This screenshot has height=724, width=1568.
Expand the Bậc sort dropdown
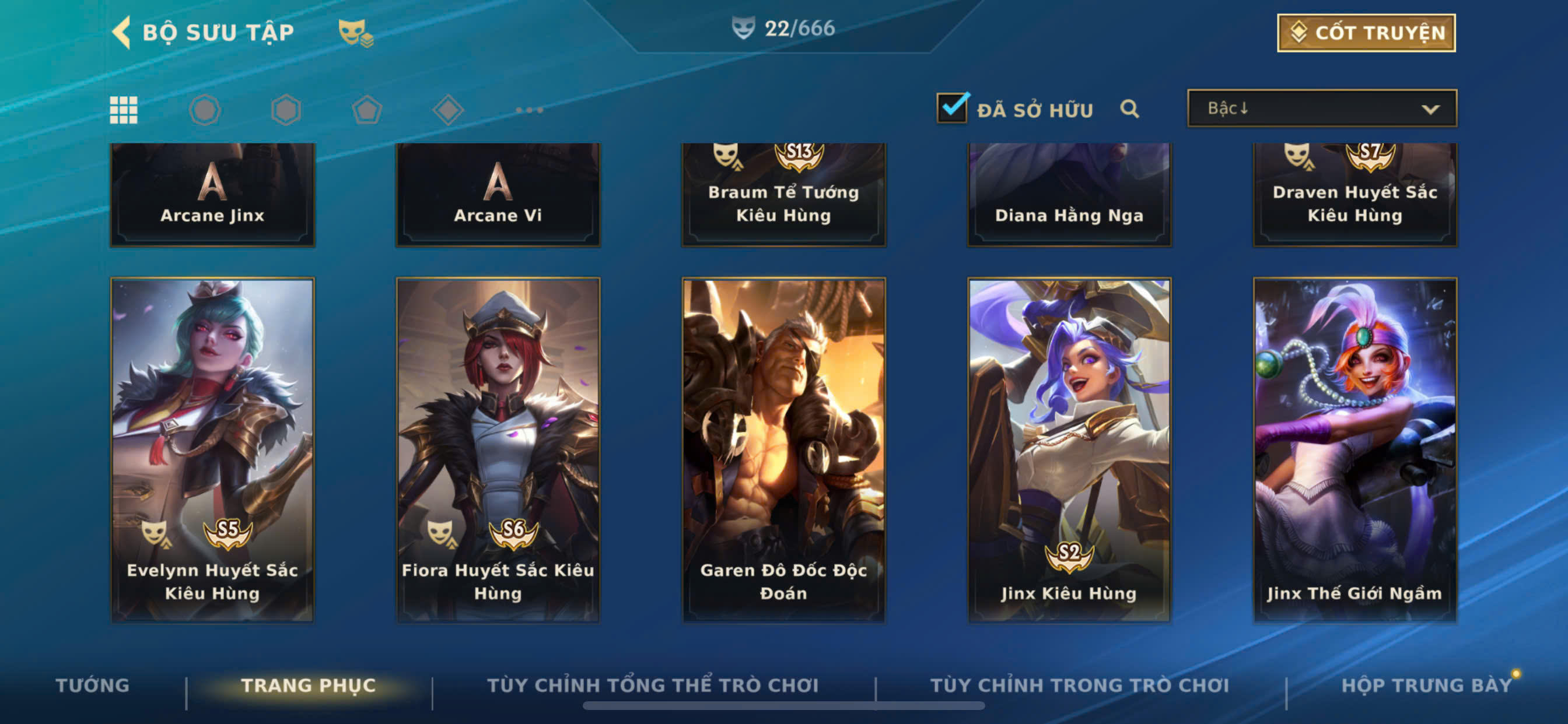pos(1321,109)
